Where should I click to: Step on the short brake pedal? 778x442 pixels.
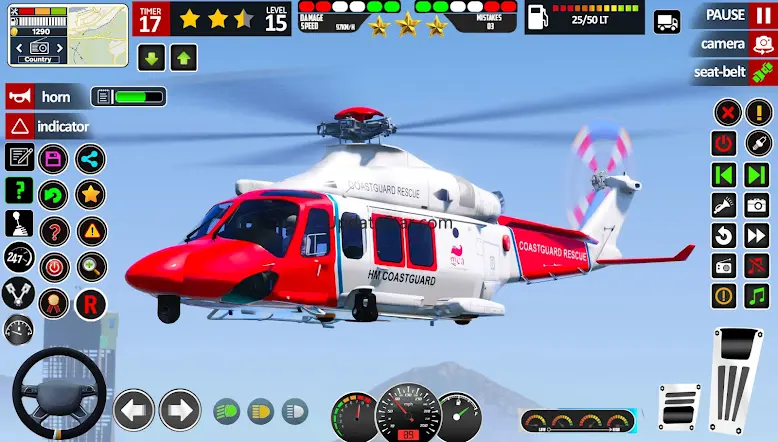(680, 407)
